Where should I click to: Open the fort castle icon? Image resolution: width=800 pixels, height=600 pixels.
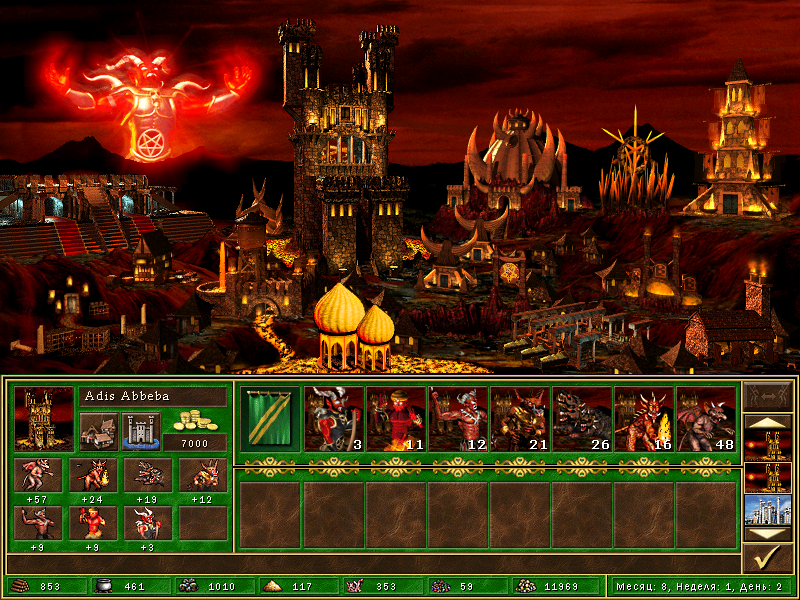tap(141, 431)
